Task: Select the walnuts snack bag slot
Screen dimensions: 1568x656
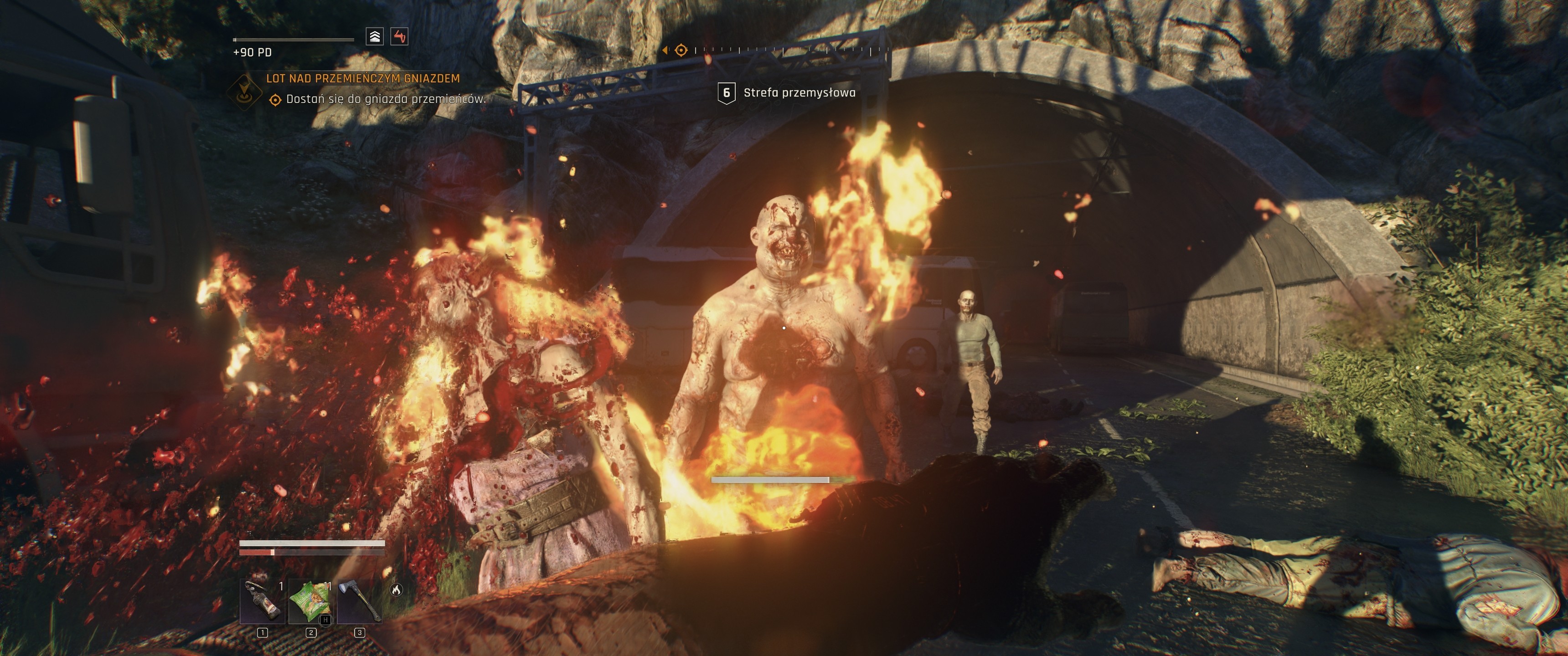Action: (x=311, y=601)
